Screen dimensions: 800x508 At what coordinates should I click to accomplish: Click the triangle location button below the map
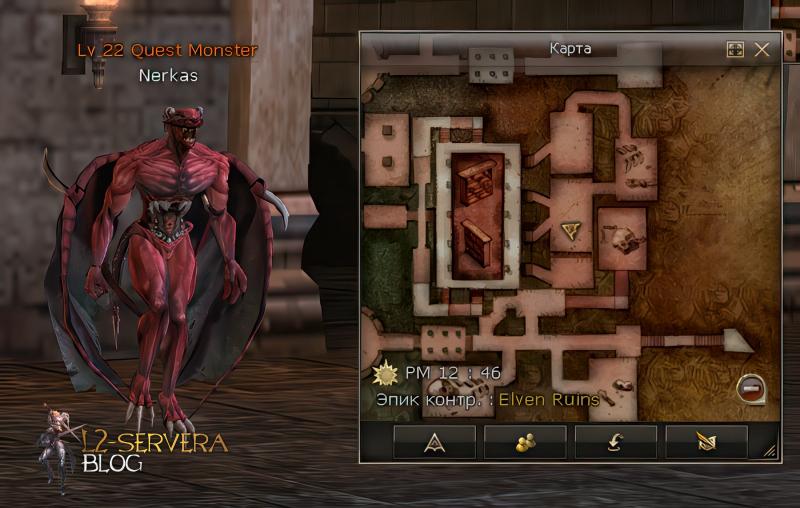pyautogui.click(x=434, y=441)
